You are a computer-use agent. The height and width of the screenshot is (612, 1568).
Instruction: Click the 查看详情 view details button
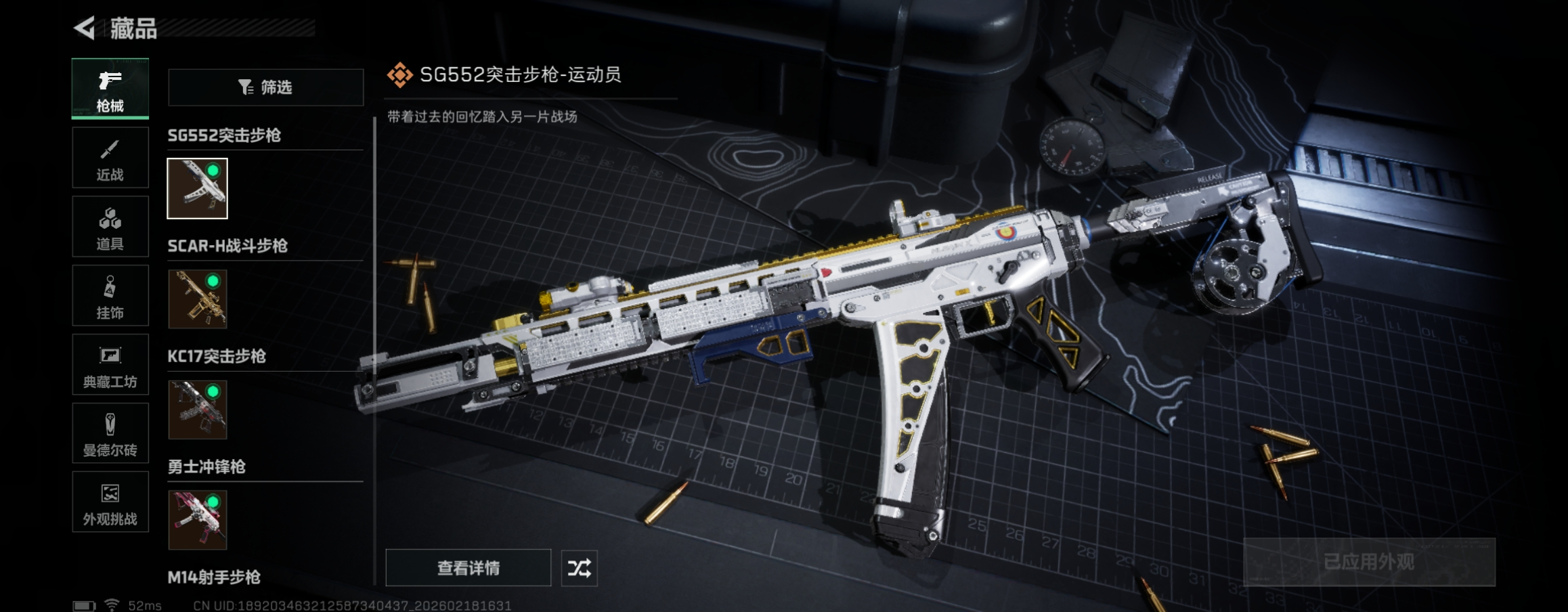pyautogui.click(x=469, y=568)
